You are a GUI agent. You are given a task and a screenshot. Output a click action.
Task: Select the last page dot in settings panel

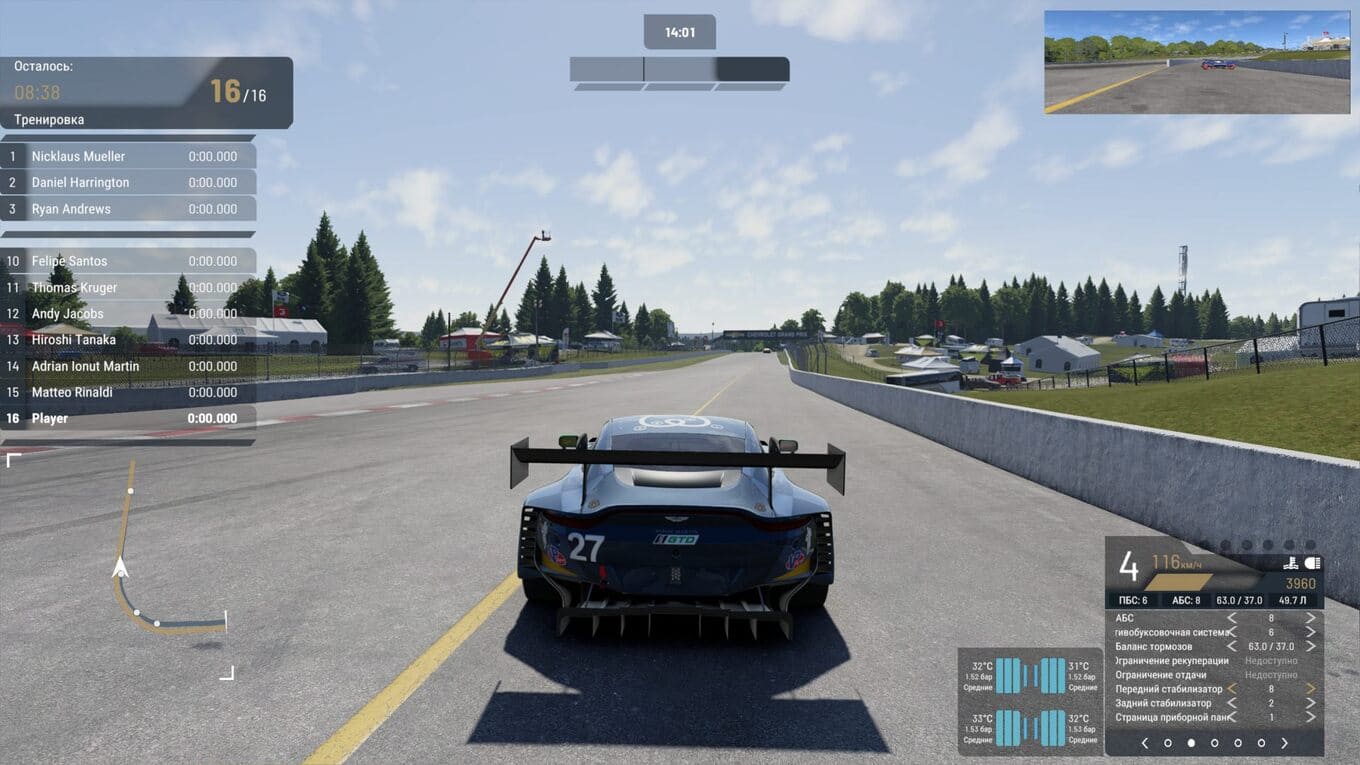[1261, 743]
